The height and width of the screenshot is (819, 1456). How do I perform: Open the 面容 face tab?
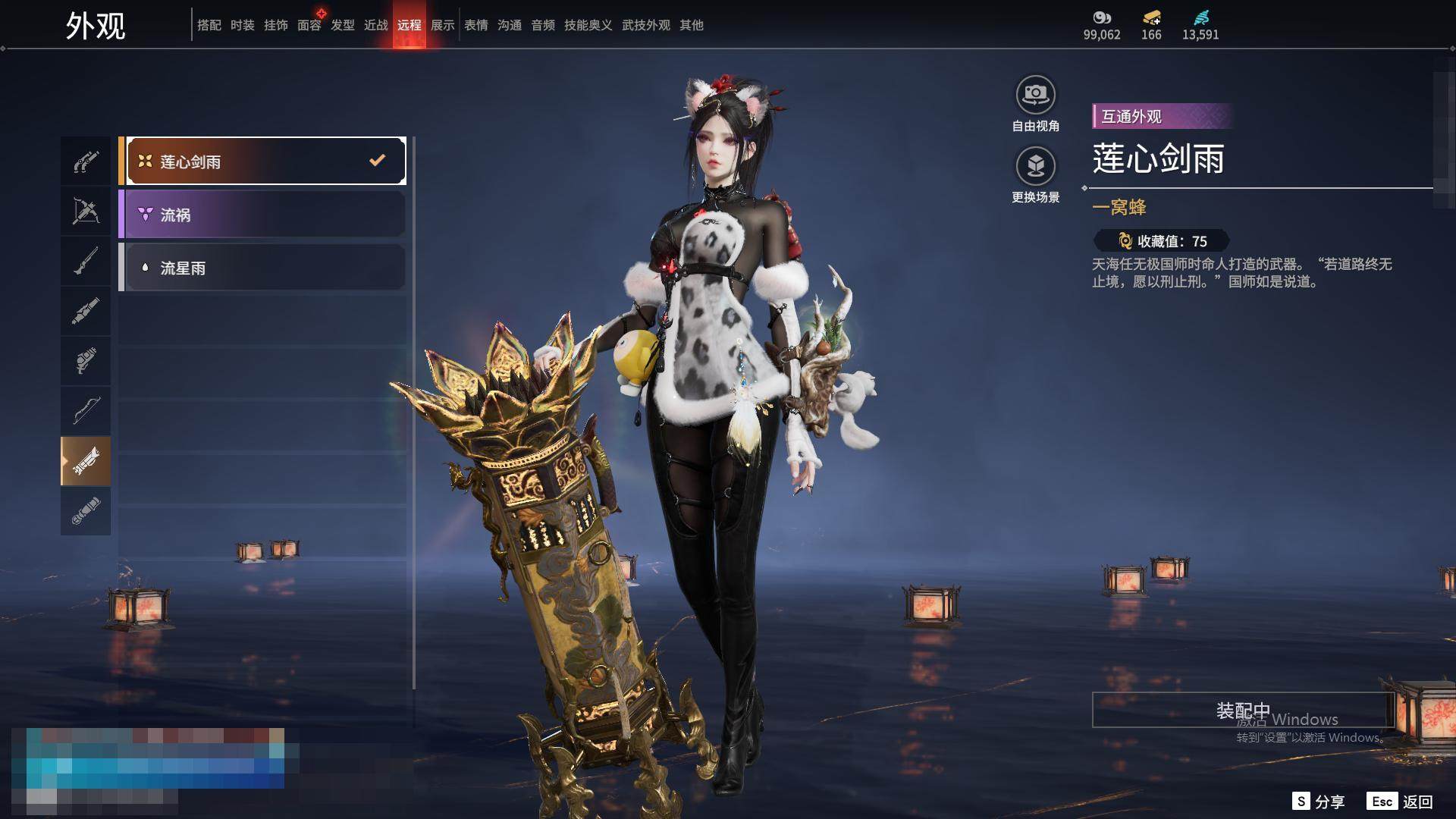tap(309, 25)
